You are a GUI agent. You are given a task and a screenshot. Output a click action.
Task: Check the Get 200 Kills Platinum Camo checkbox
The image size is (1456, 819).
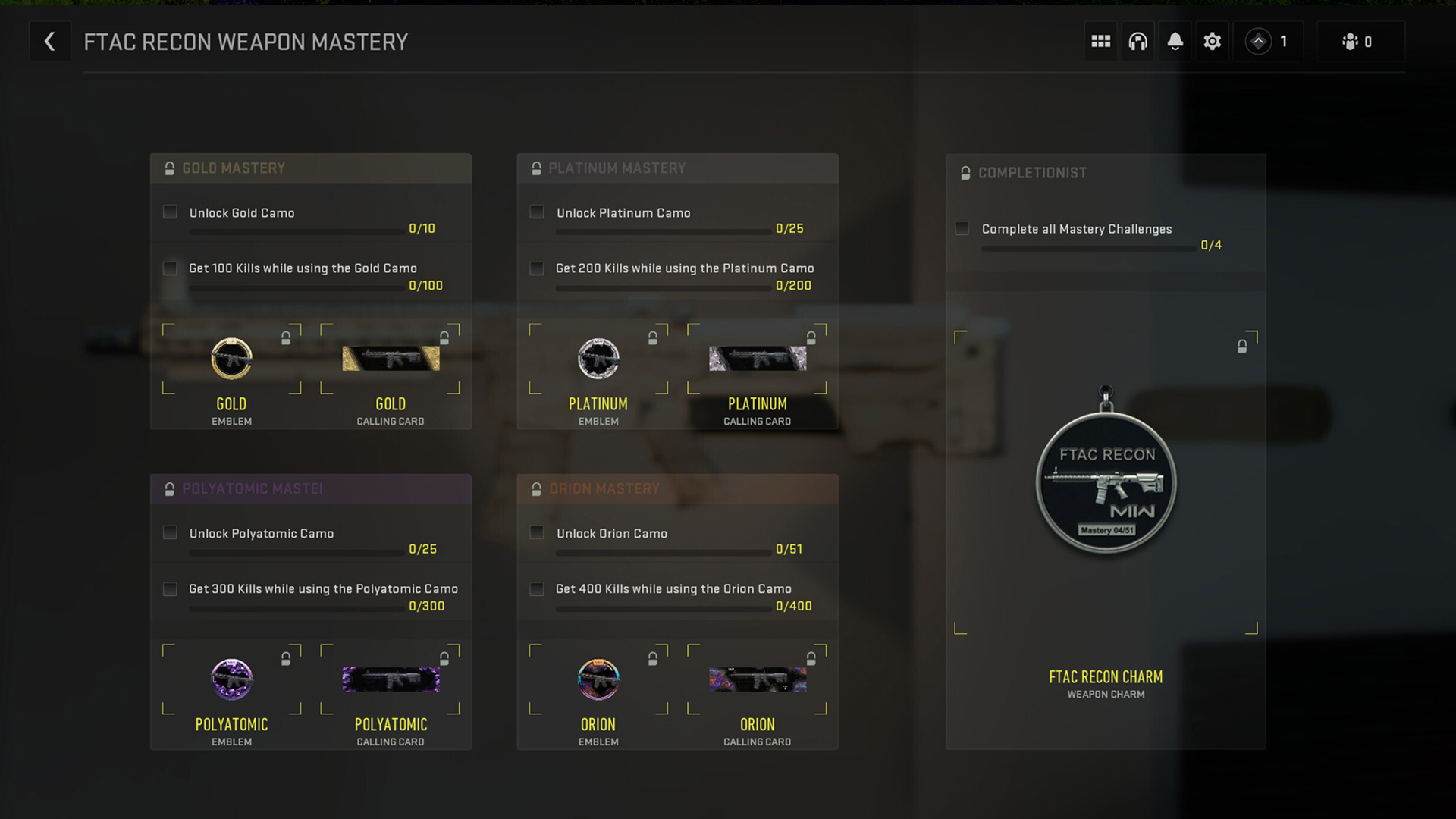coord(537,268)
